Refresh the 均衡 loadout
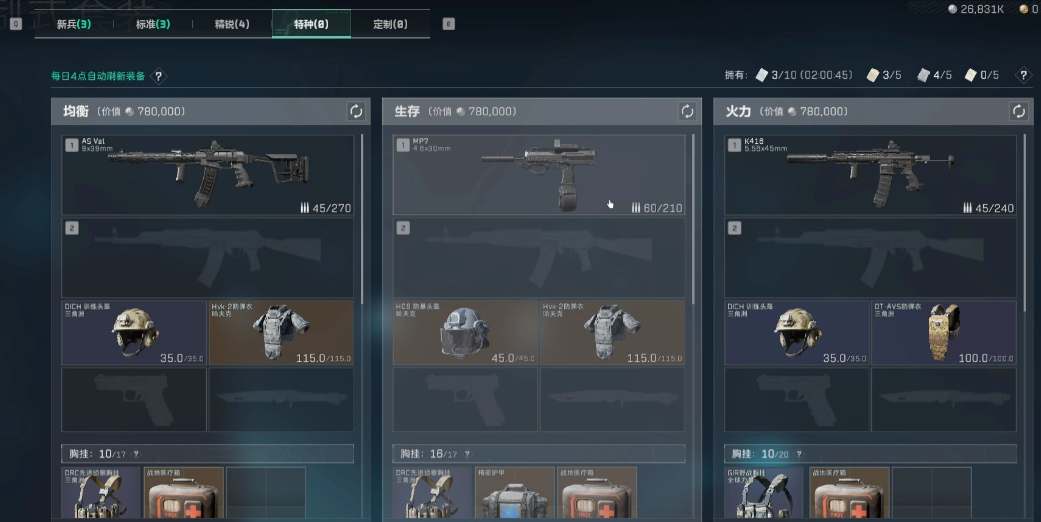Image resolution: width=1041 pixels, height=522 pixels. coord(355,111)
